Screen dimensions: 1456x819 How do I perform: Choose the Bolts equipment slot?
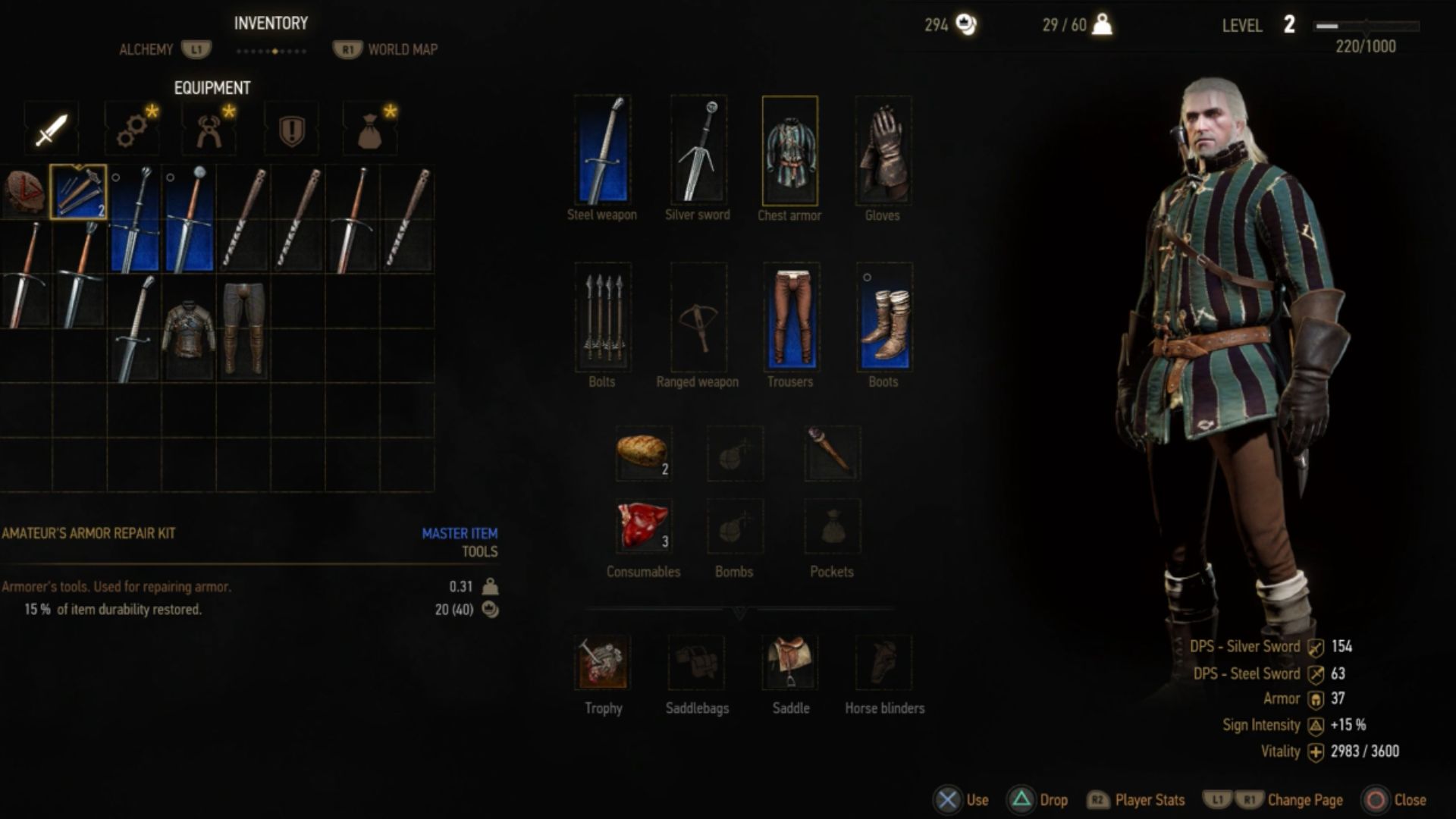(x=602, y=317)
